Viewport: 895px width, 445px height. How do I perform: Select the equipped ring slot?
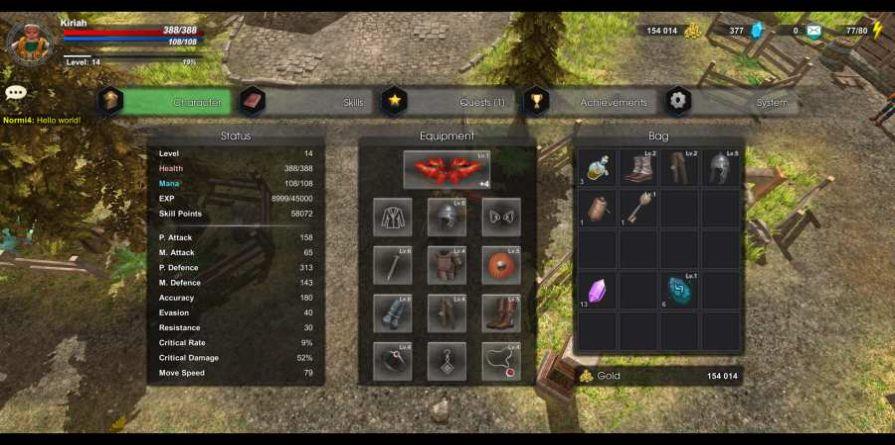392,361
